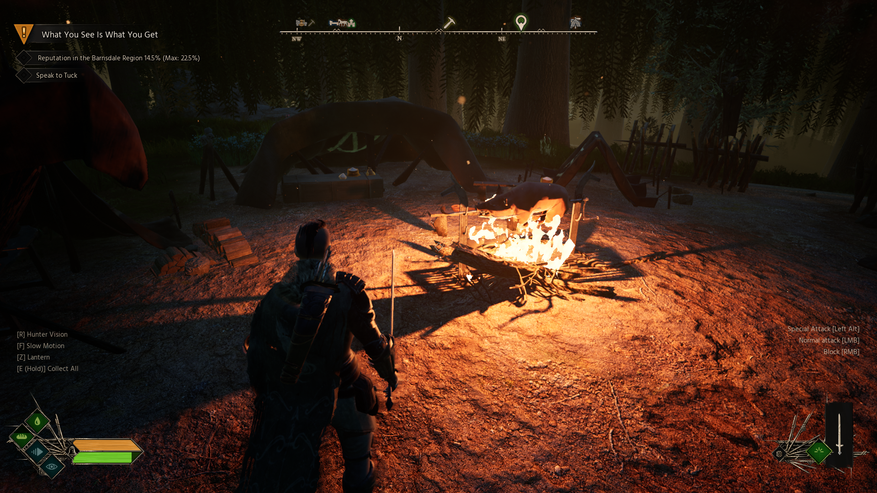Select the "Speak to Tuck" objective
The height and width of the screenshot is (493, 877).
pos(56,75)
